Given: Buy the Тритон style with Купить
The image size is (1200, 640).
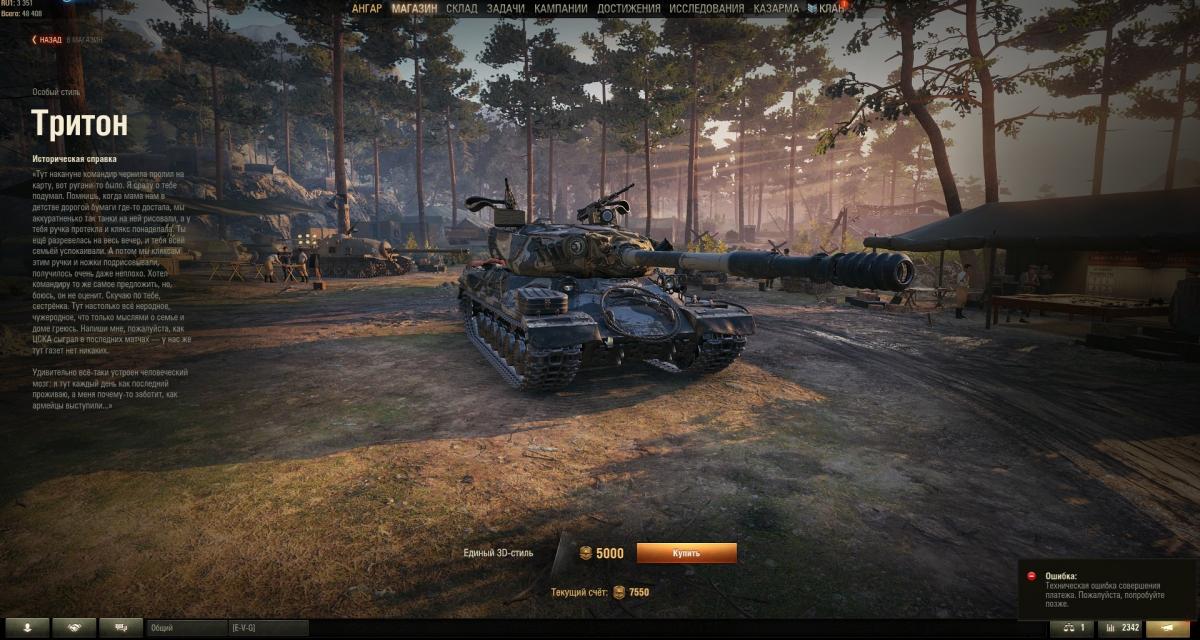Looking at the screenshot, I should (686, 553).
